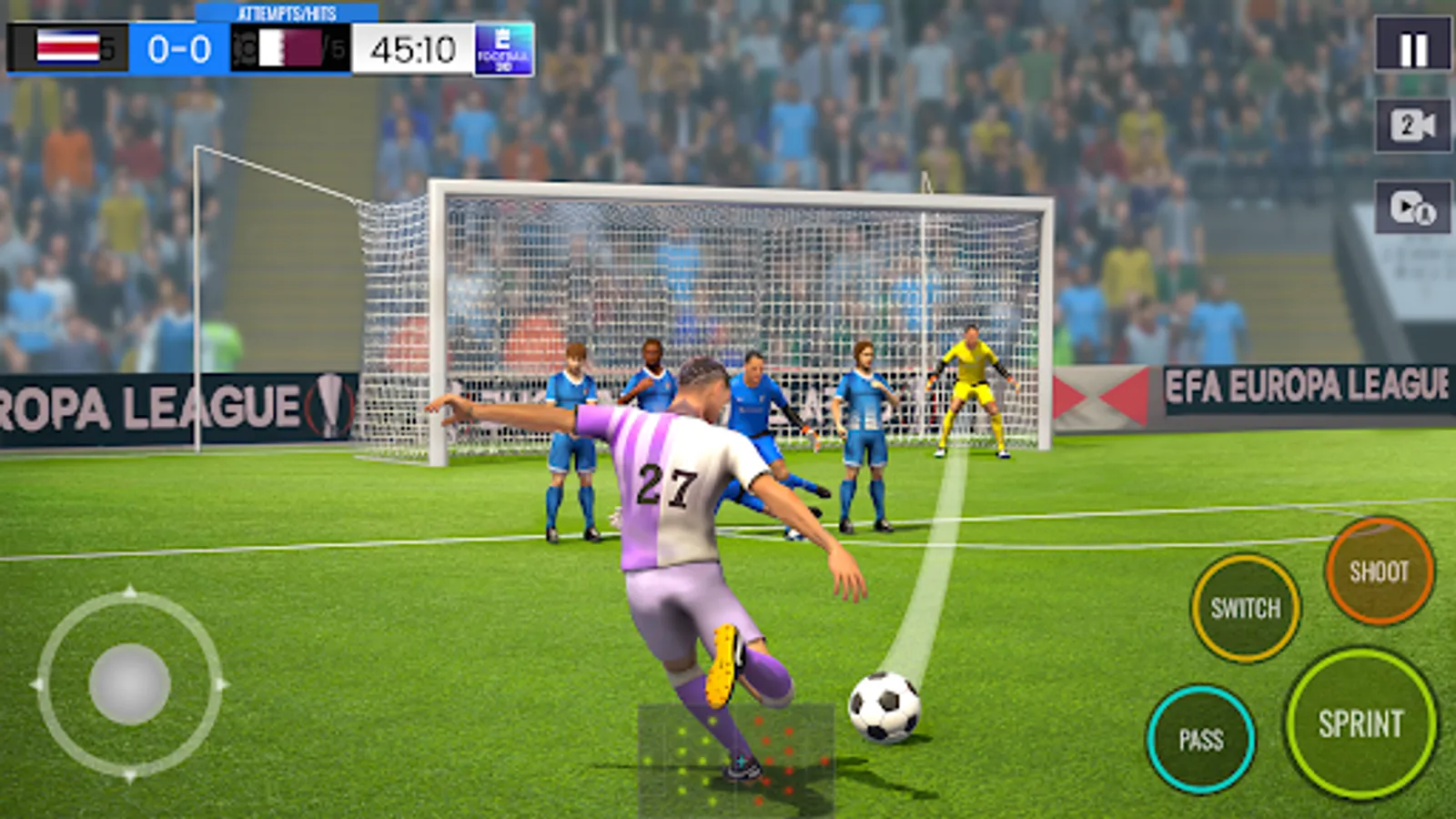Select the ATTEMPTS/HITS header tab
Screen dimensions: 1456x819
[287, 14]
